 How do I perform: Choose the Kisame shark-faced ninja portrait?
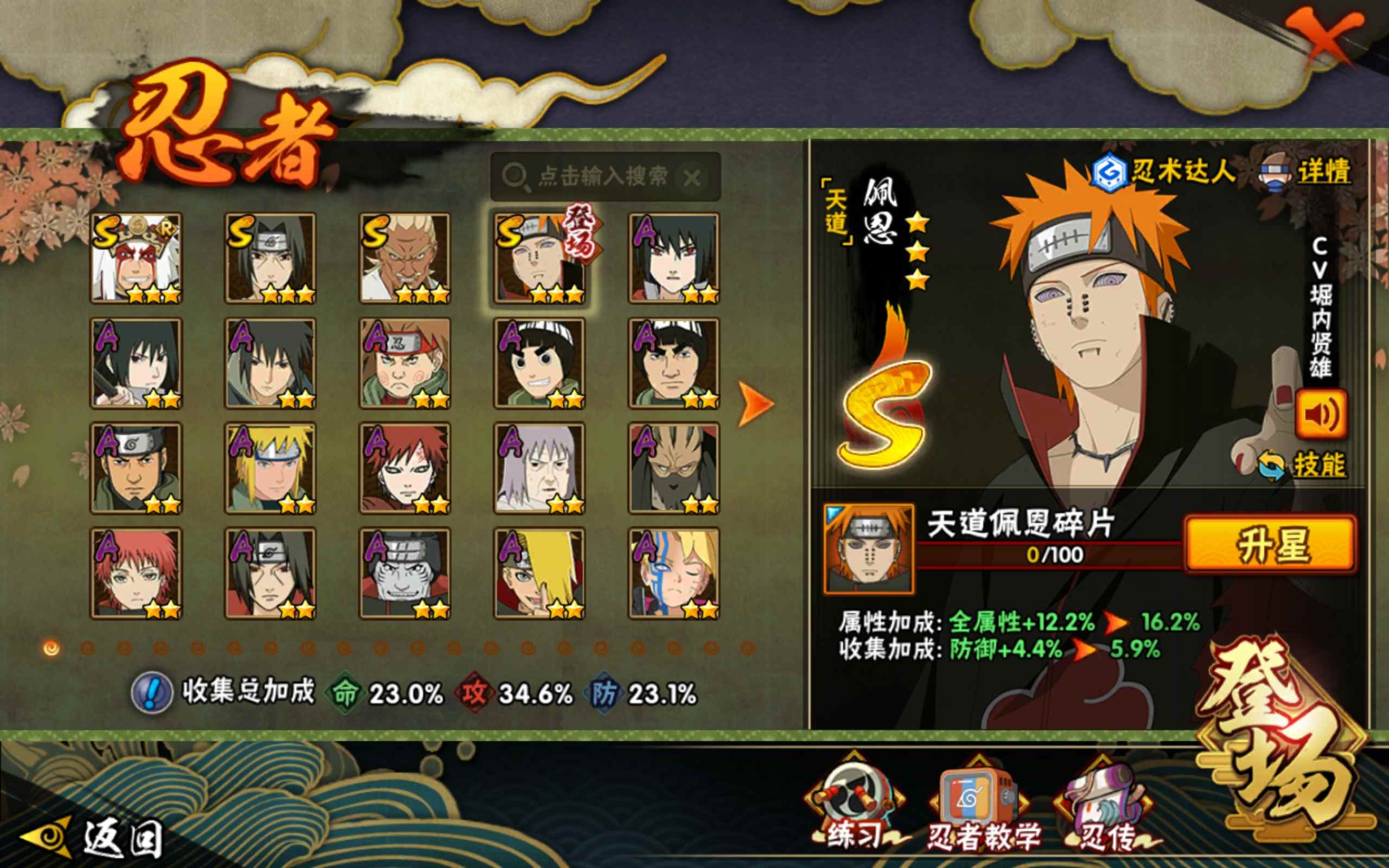point(405,573)
